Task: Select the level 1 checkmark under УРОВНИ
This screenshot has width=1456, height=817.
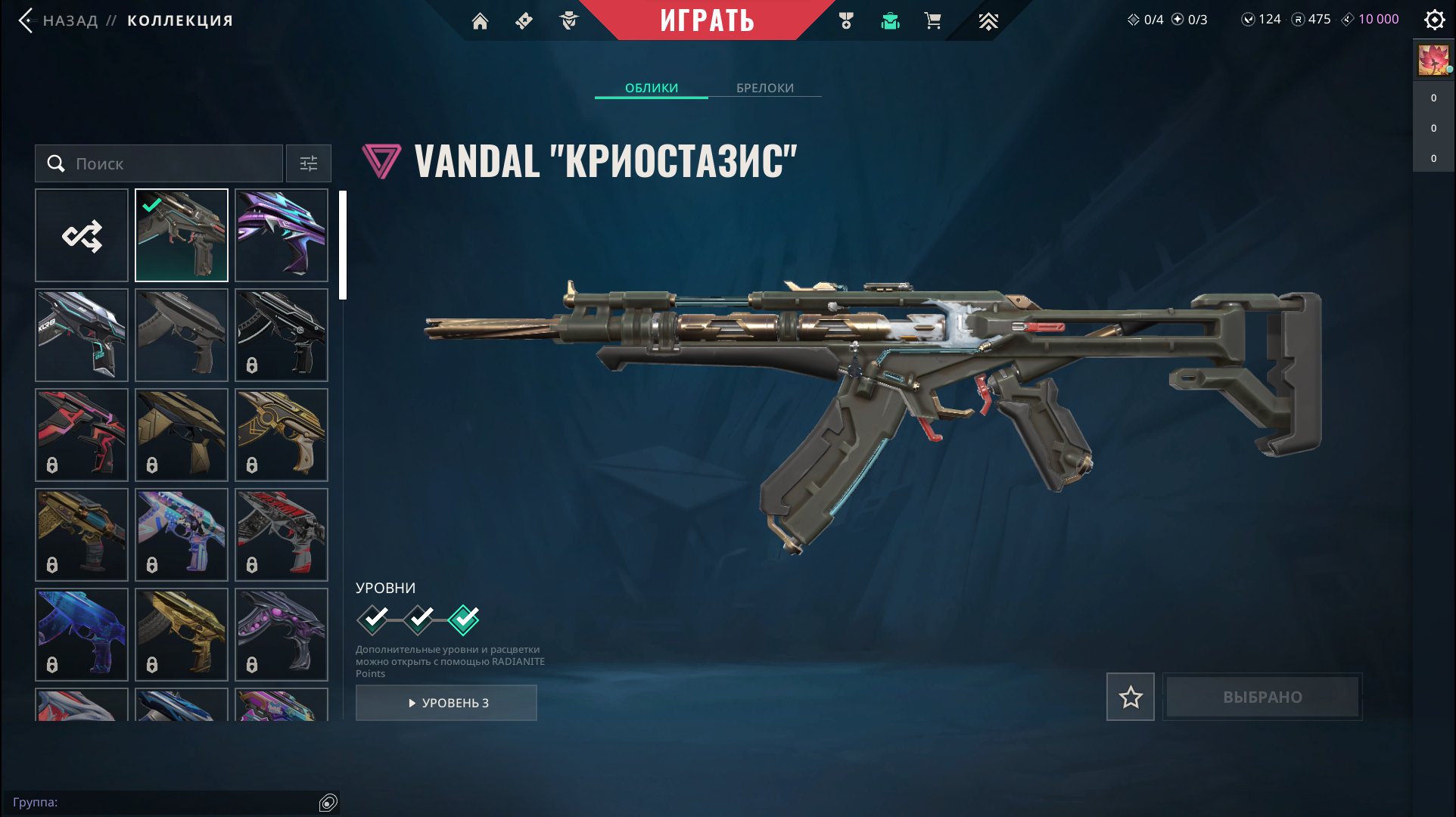Action: 372,619
